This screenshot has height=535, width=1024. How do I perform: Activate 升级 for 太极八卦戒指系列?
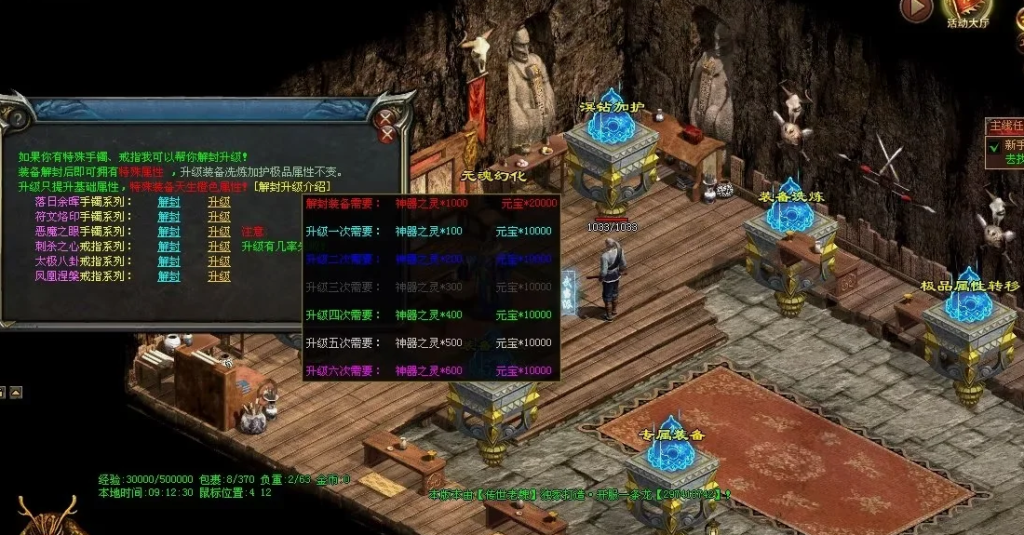point(219,261)
